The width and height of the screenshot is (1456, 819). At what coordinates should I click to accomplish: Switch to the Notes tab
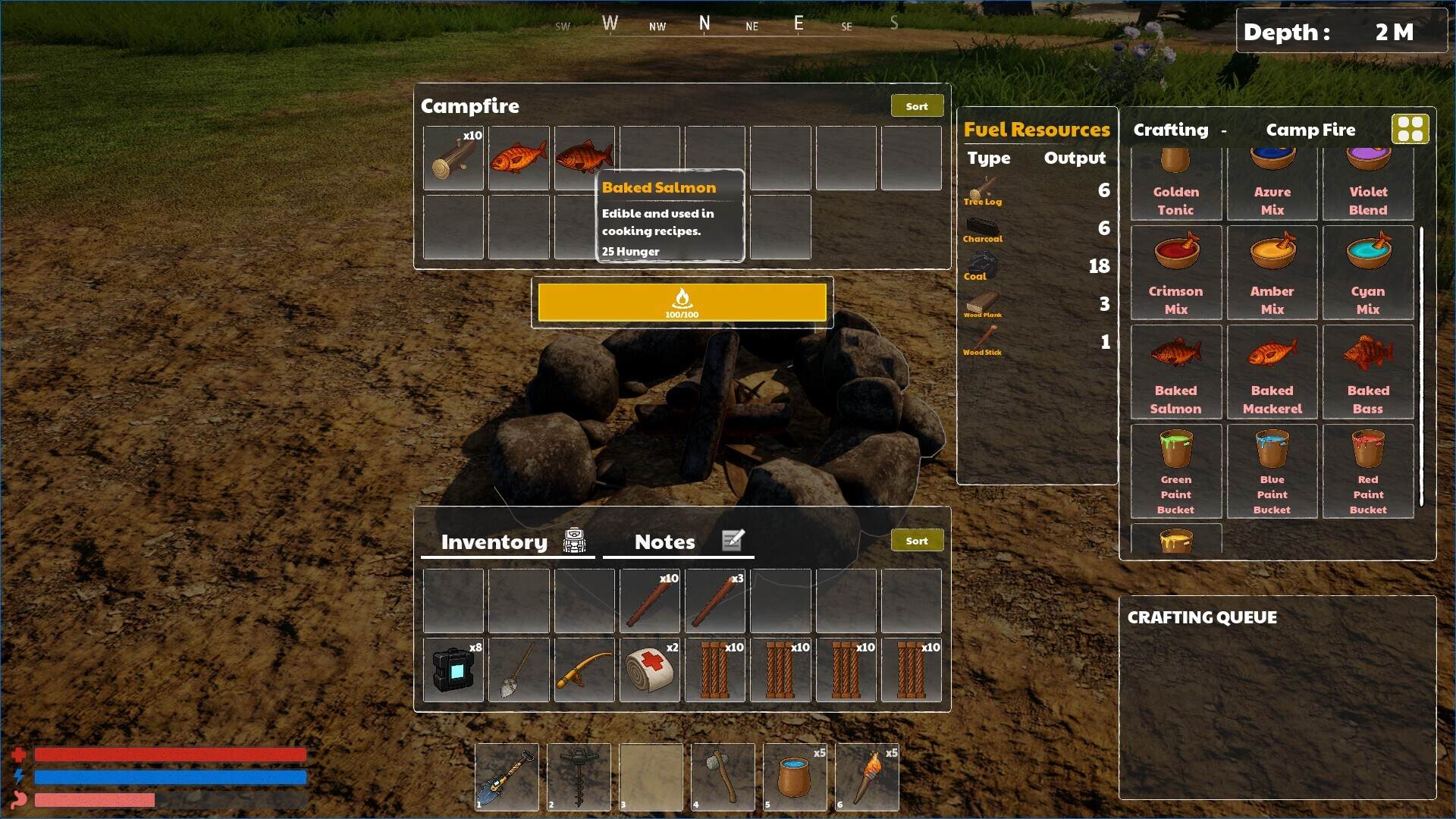click(664, 541)
